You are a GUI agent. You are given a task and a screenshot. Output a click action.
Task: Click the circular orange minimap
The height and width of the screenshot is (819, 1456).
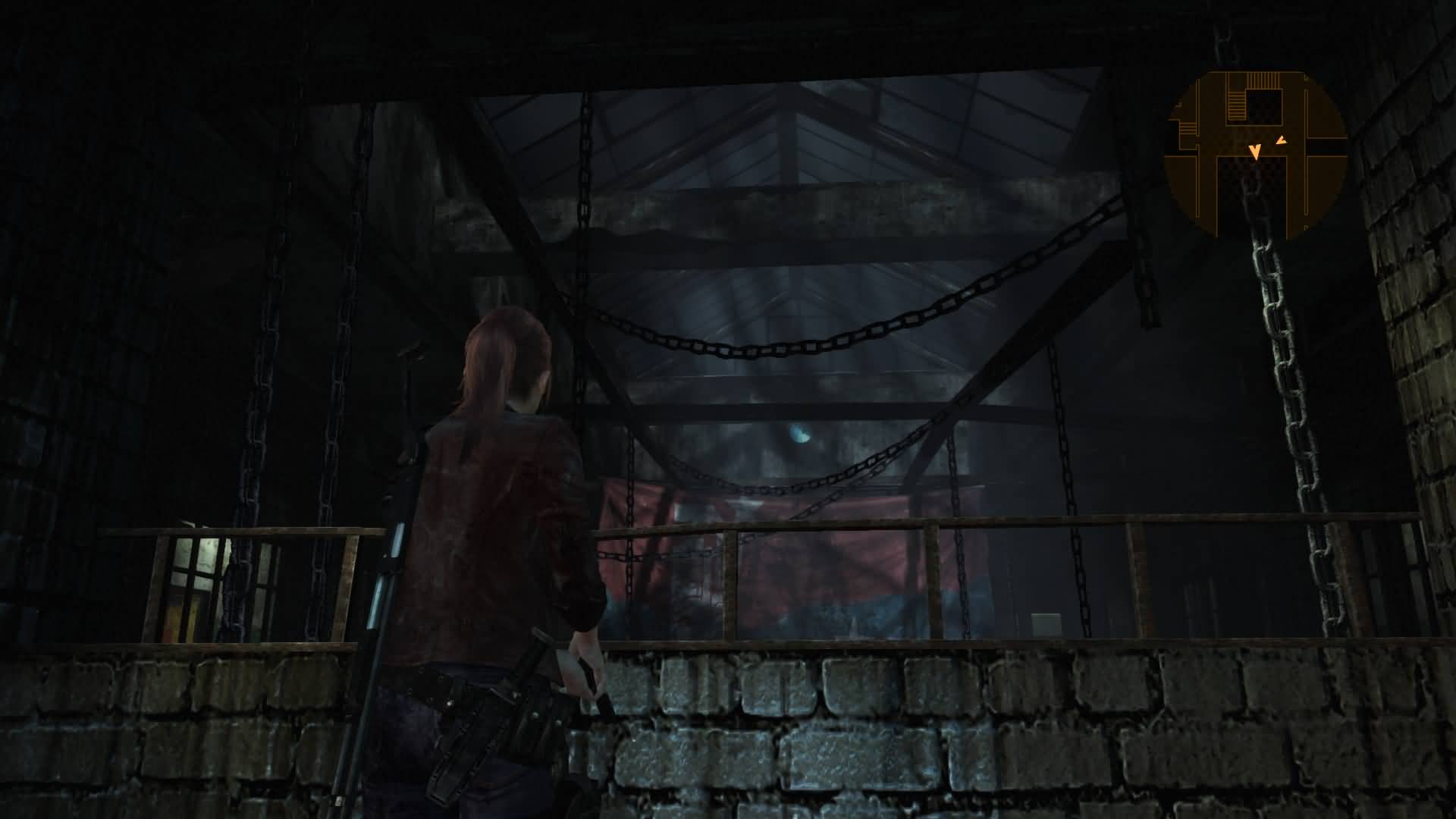1255,153
